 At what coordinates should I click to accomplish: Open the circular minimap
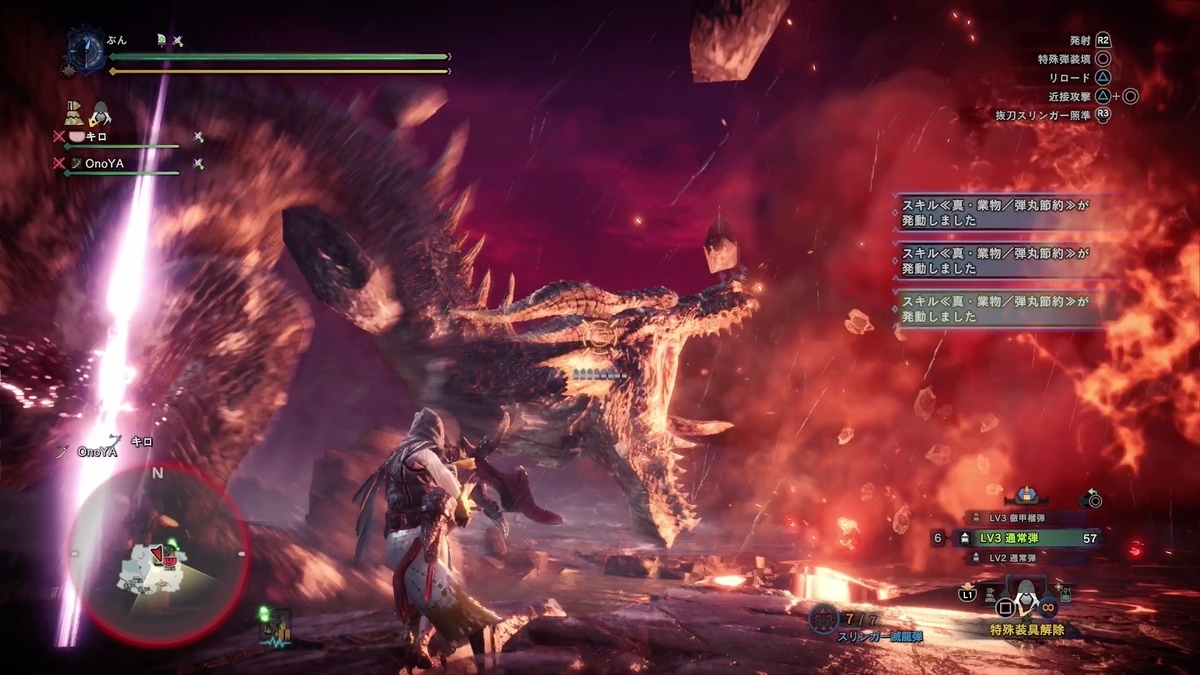[x=158, y=555]
